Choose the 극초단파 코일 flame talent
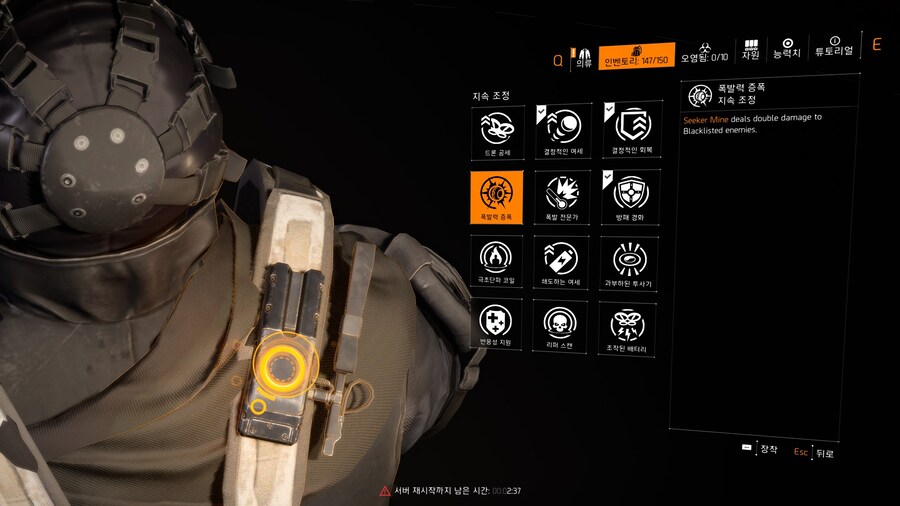The image size is (900, 506). click(496, 261)
